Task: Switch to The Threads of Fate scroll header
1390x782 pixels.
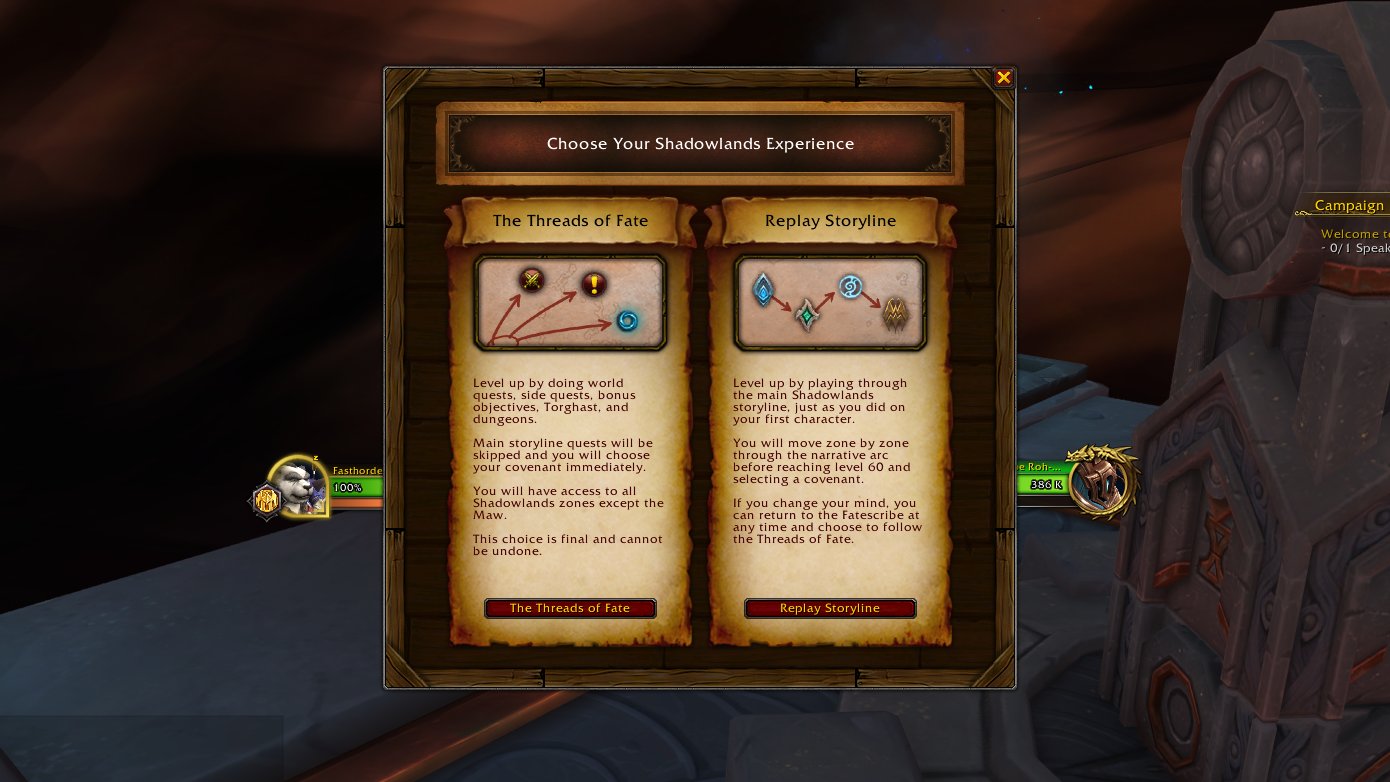Action: click(x=570, y=221)
